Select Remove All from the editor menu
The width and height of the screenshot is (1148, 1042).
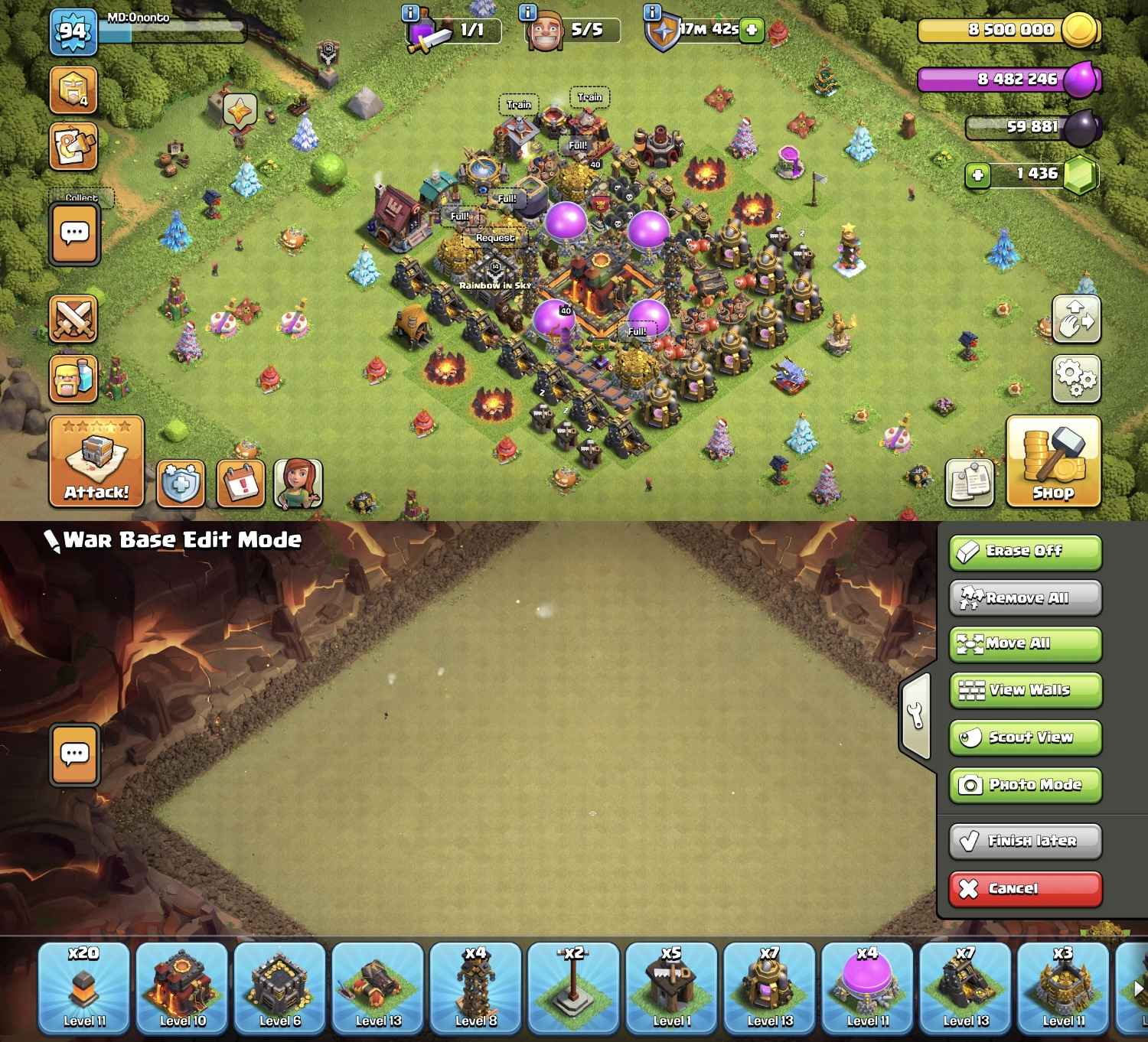[1024, 598]
